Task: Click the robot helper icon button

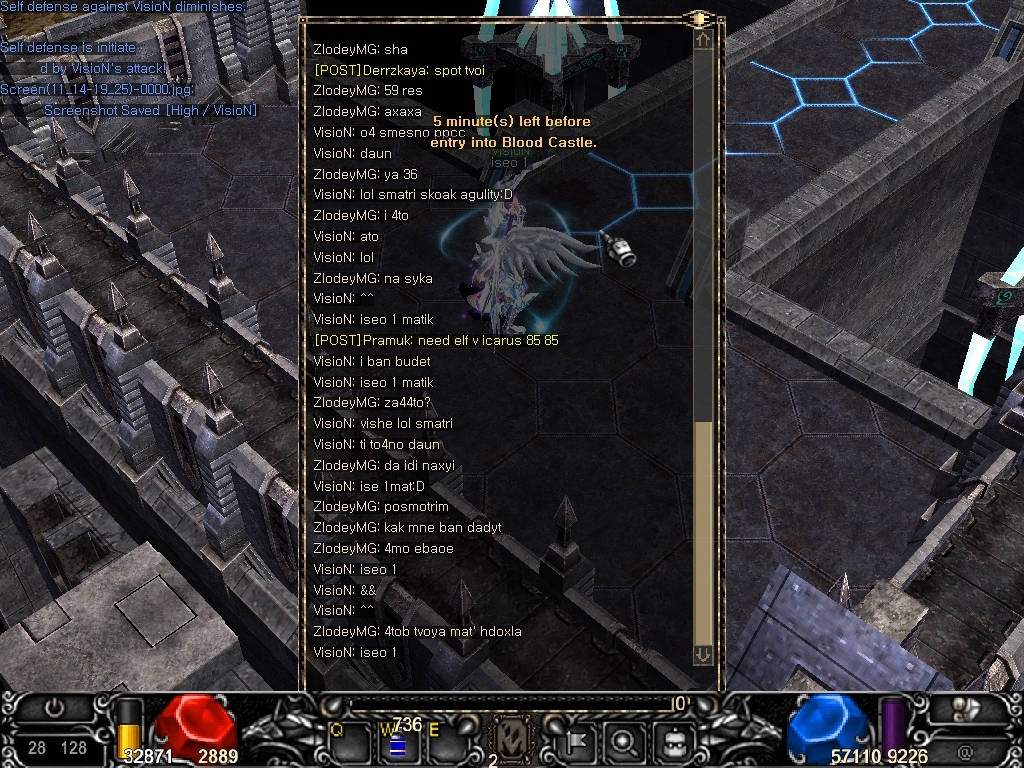Action: pyautogui.click(x=674, y=742)
